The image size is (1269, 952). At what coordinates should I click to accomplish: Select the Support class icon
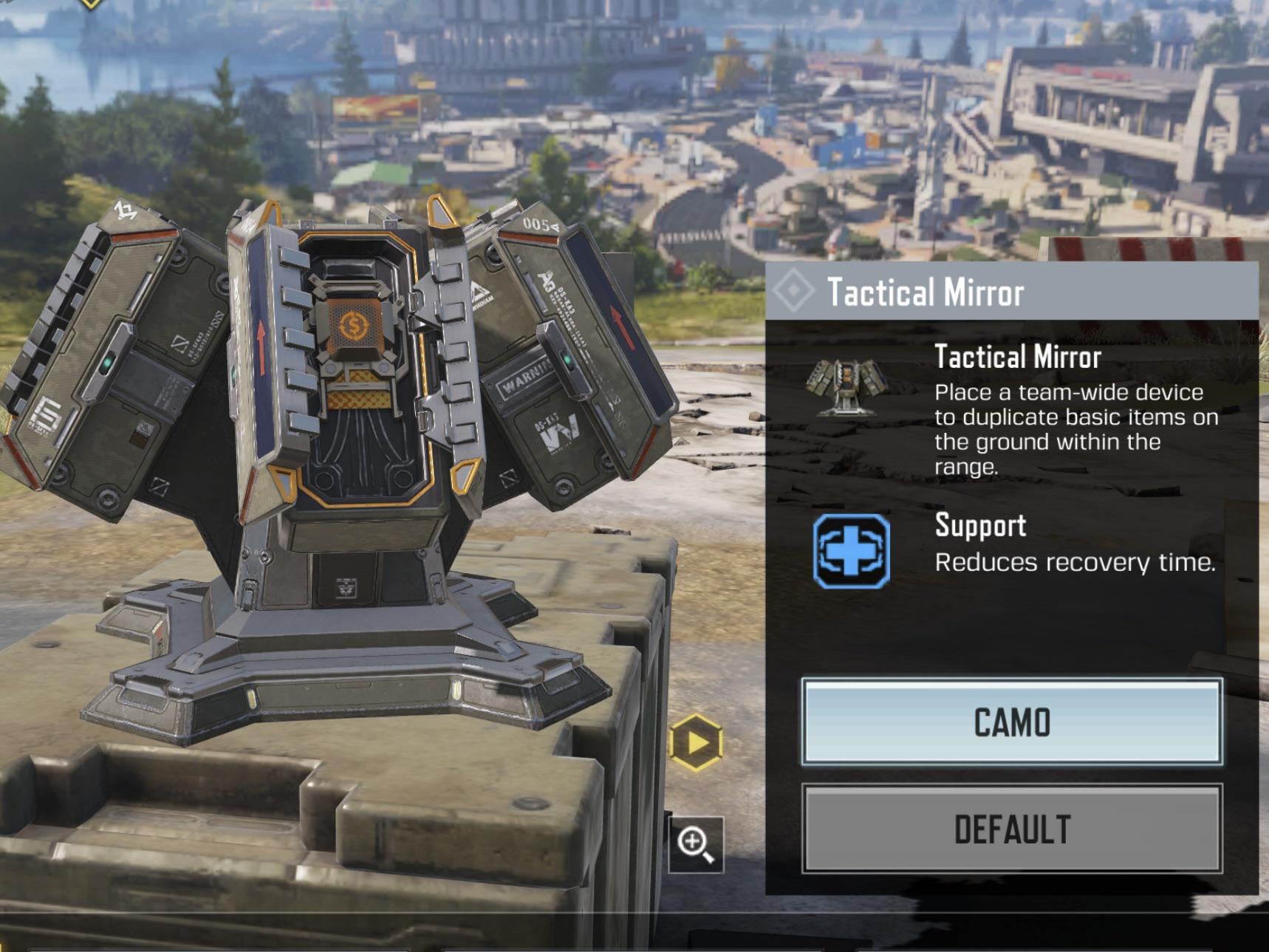coord(851,551)
